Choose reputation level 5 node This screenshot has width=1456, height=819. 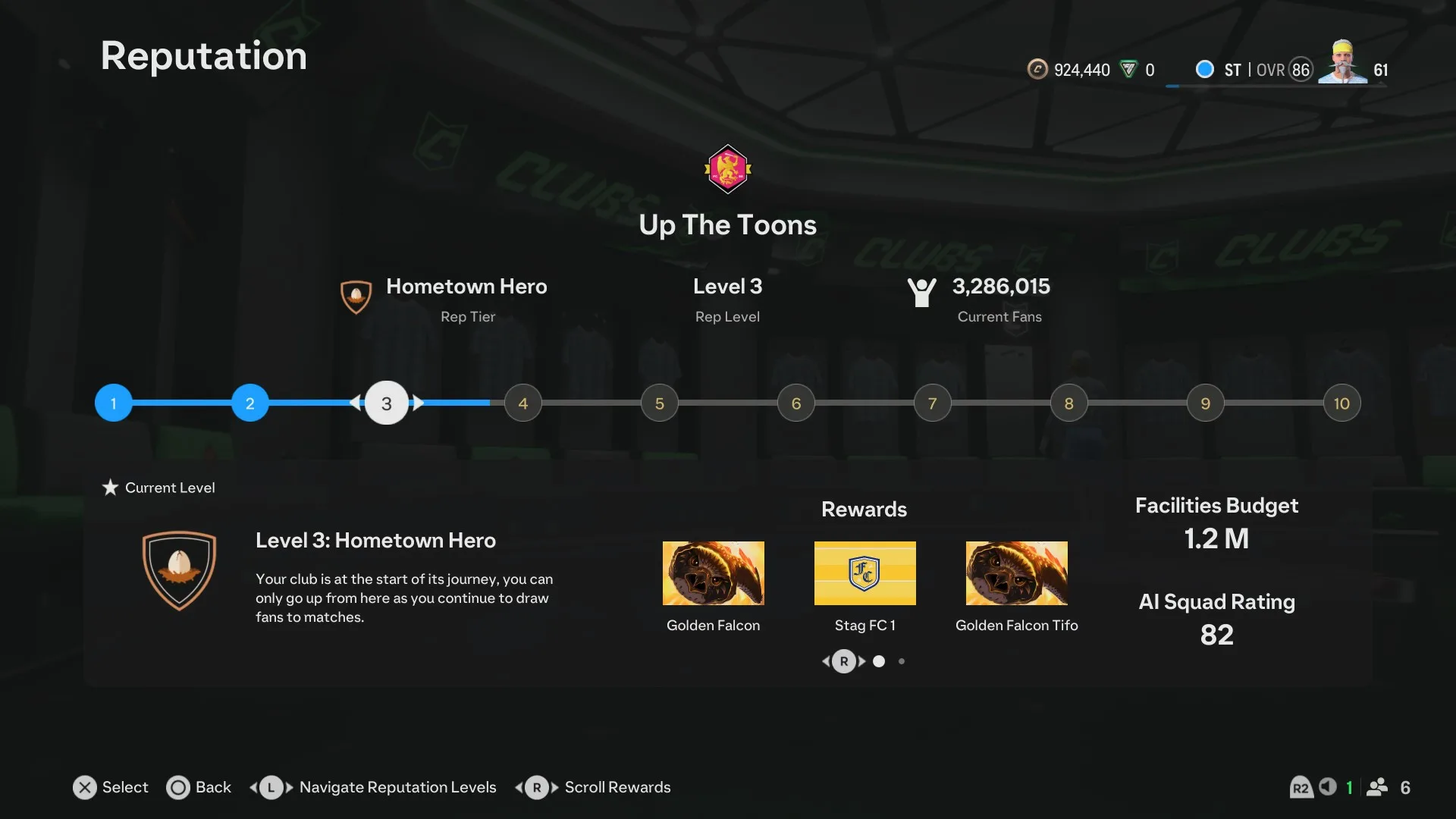(x=660, y=403)
